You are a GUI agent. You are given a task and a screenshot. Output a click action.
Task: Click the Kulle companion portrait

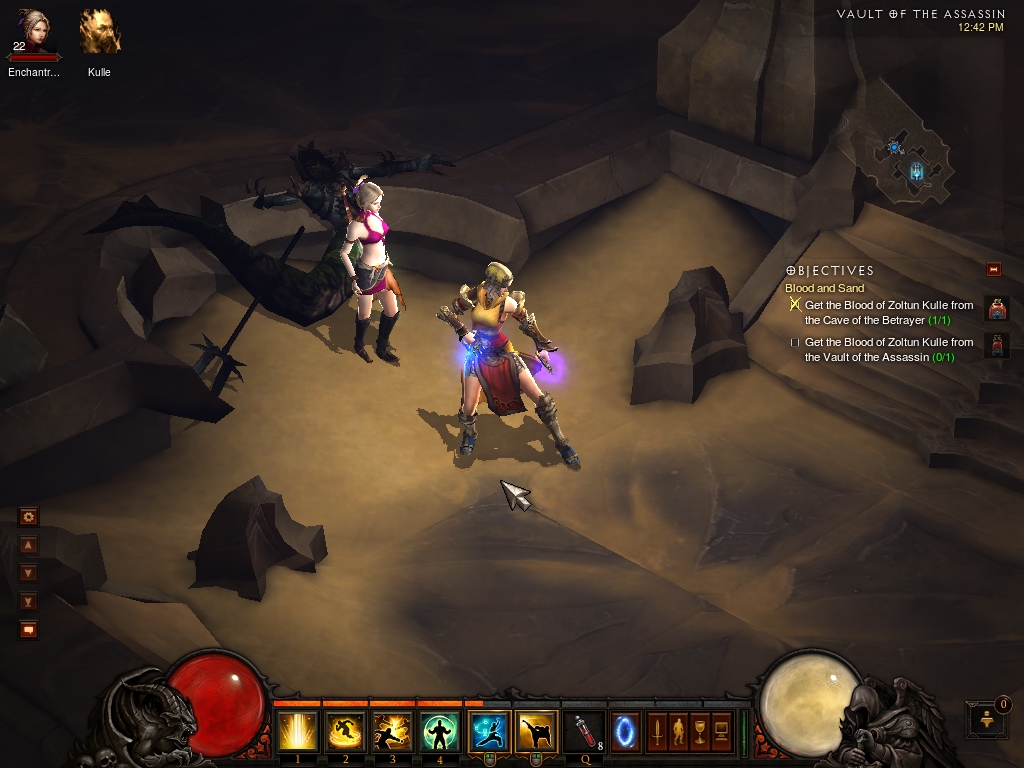coord(99,32)
